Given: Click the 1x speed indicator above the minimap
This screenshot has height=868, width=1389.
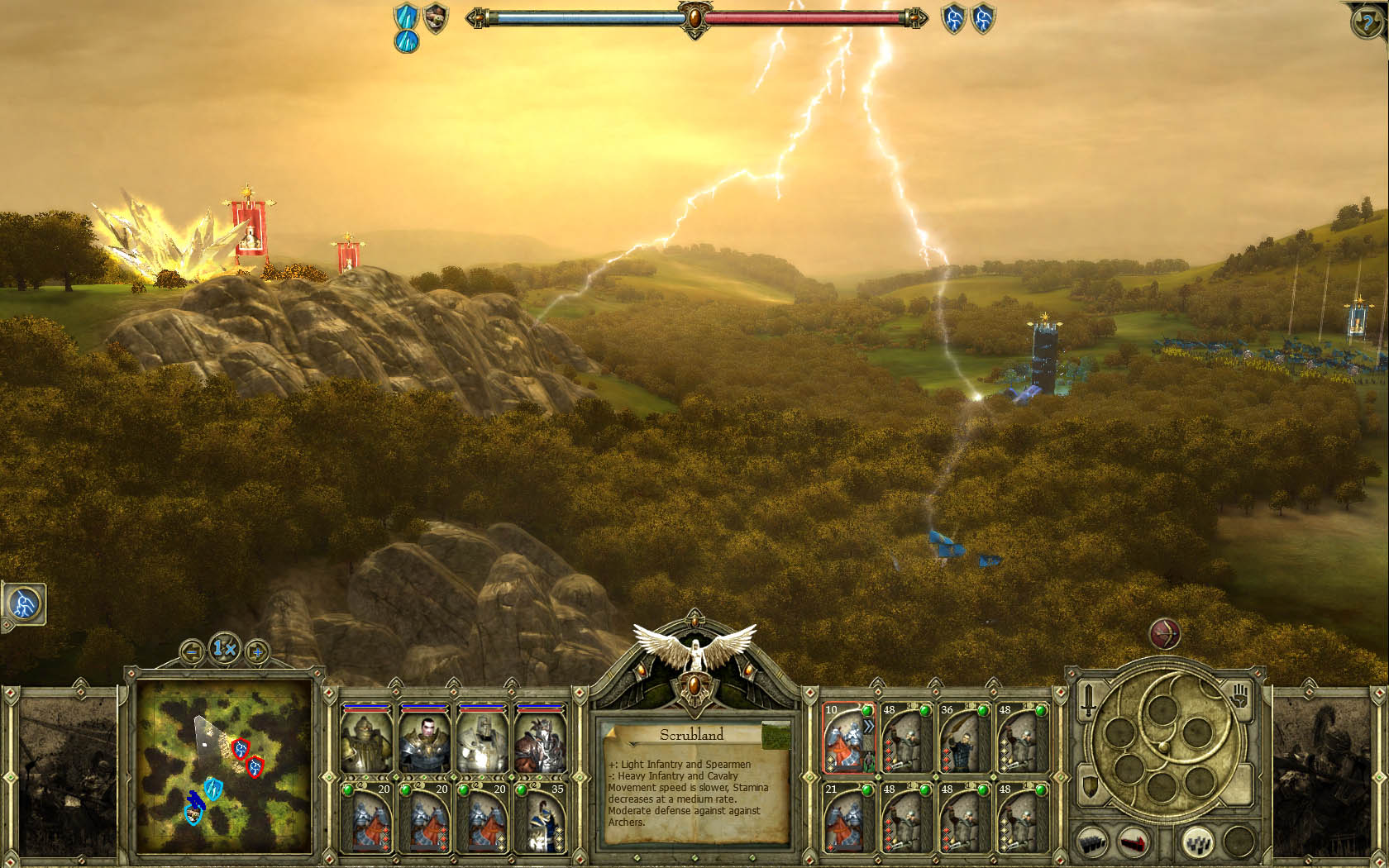Looking at the screenshot, I should [224, 649].
